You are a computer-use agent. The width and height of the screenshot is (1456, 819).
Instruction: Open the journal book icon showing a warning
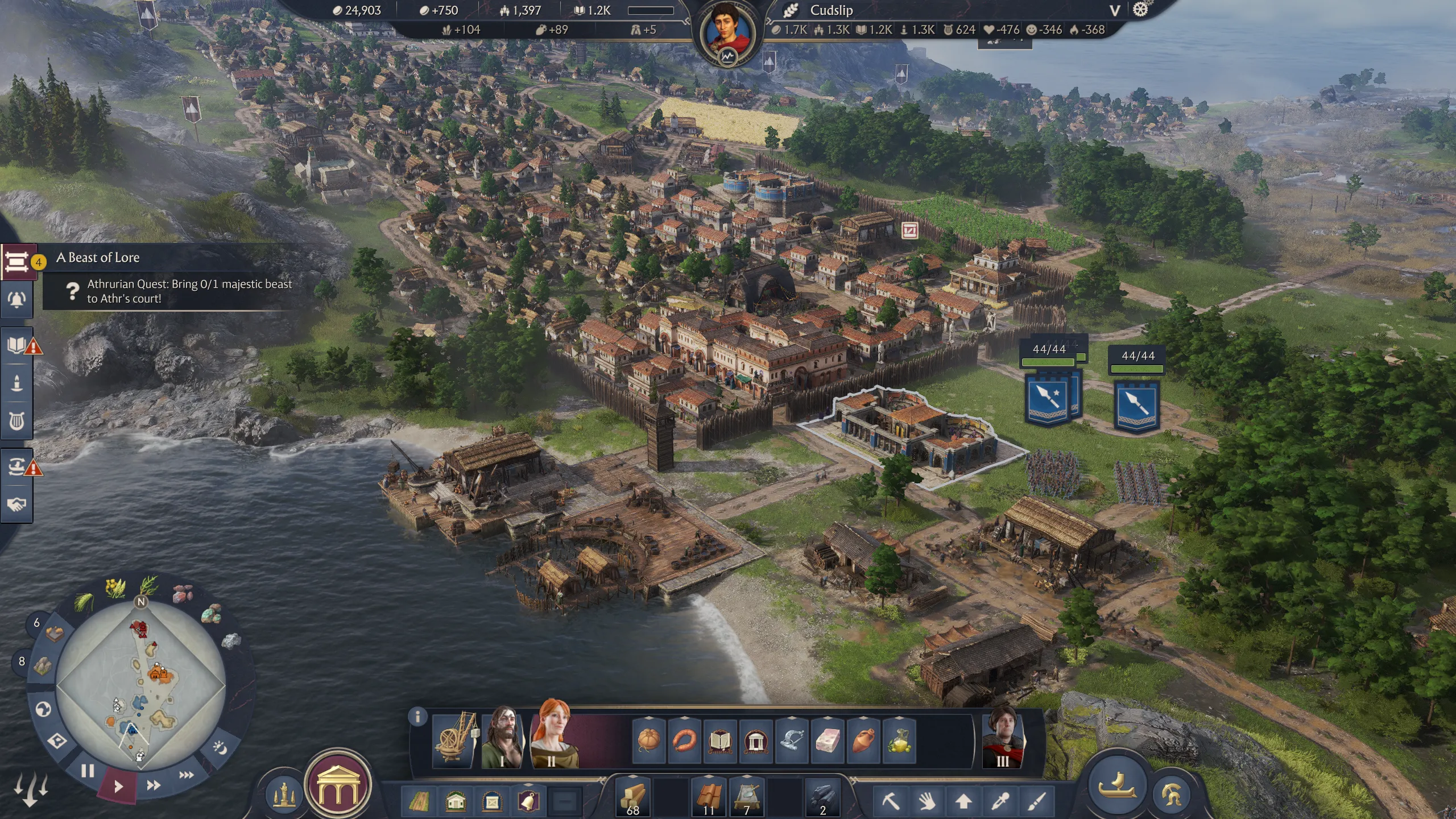(x=17, y=344)
